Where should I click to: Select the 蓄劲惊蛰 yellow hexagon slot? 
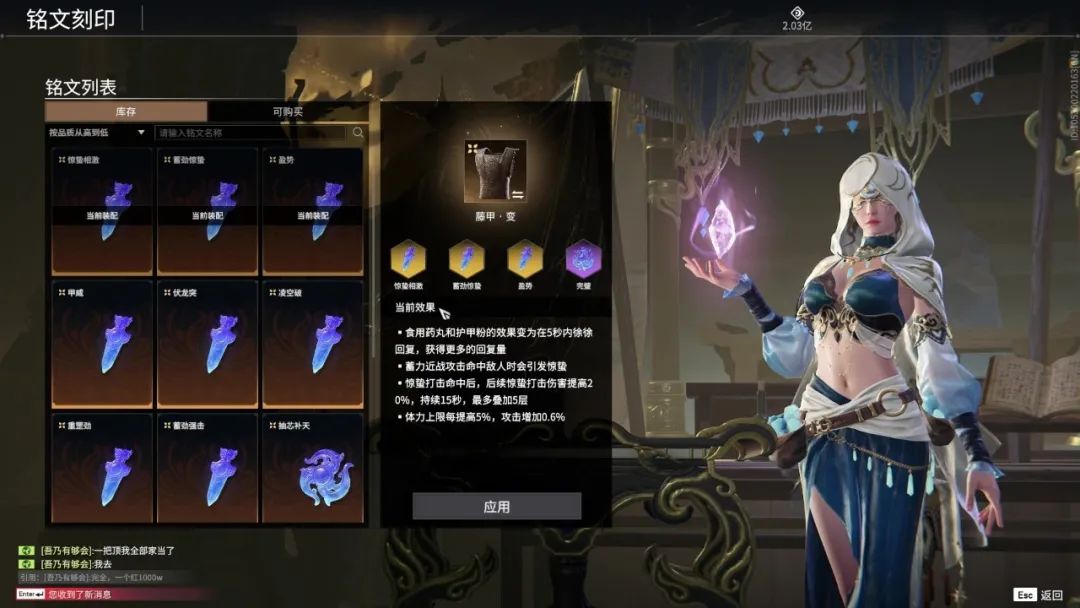[x=466, y=258]
